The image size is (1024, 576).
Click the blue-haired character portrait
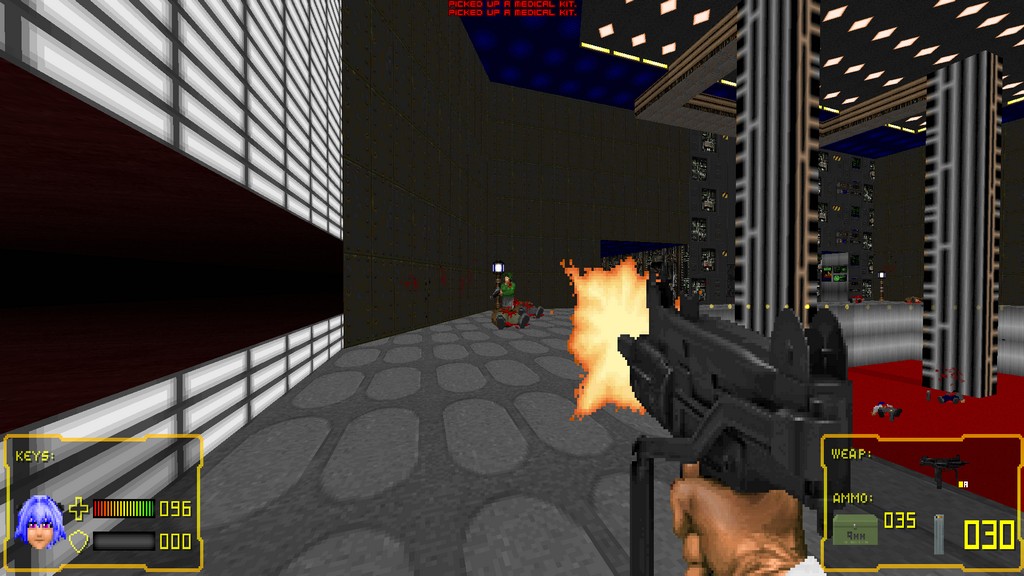pyautogui.click(x=40, y=522)
